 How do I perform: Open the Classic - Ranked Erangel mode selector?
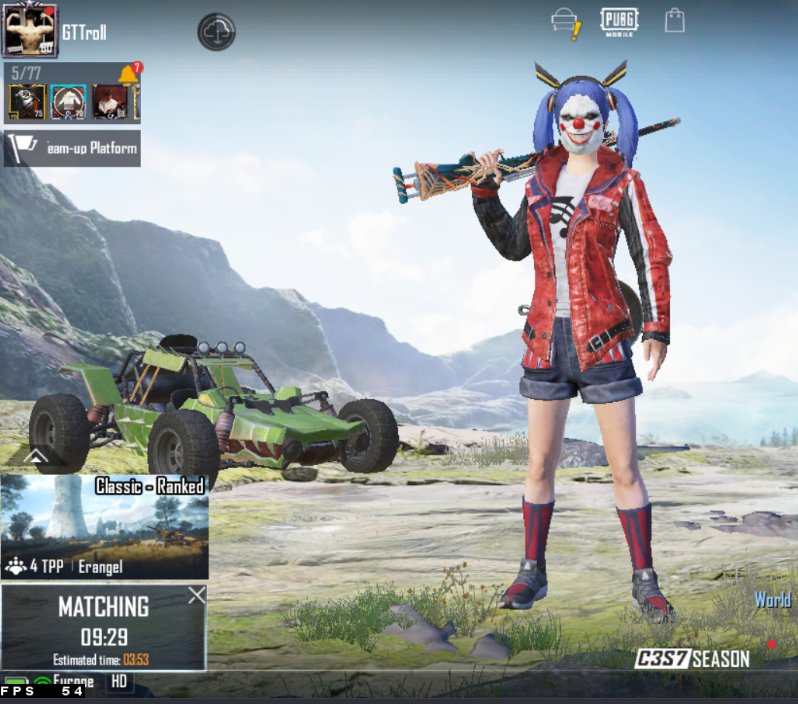pos(105,527)
